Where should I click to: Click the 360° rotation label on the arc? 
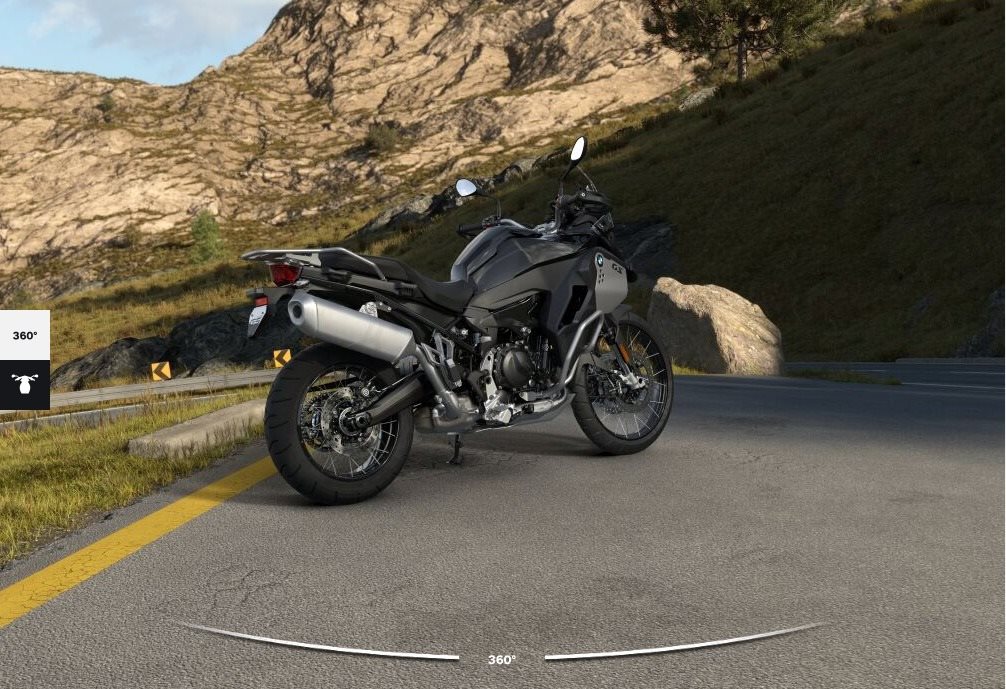point(502,660)
